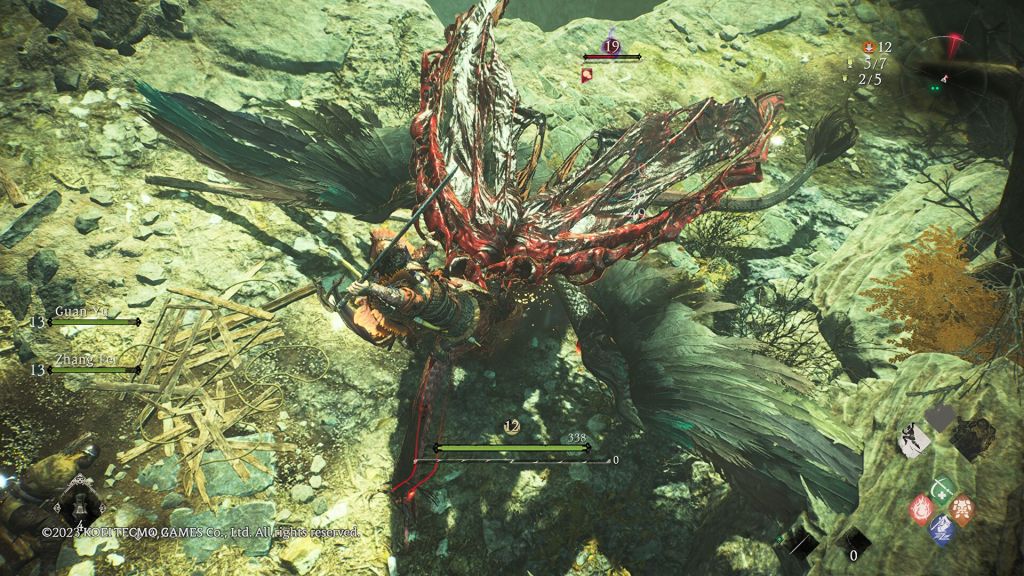Click the red morale rank arrow icon

coord(868,46)
